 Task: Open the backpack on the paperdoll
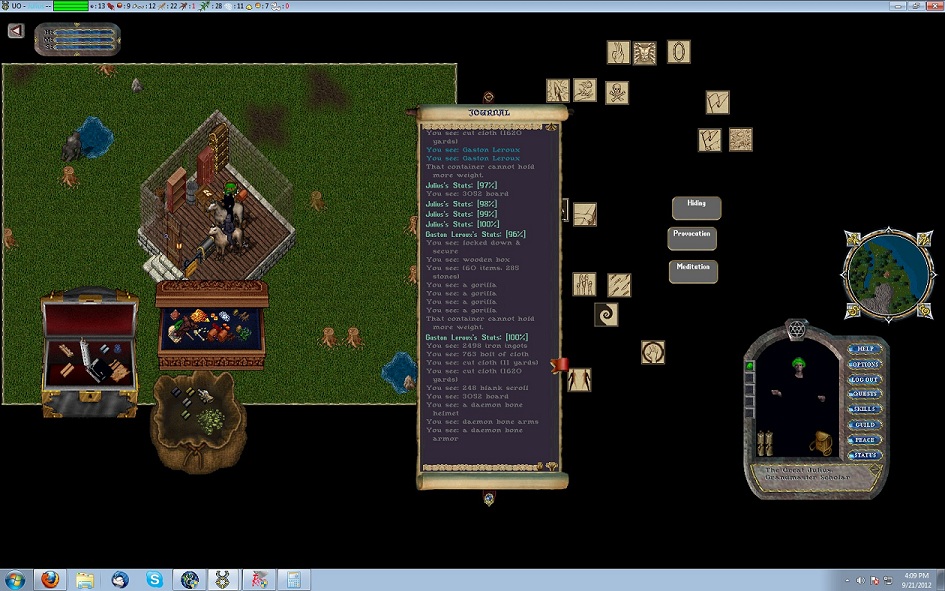tap(822, 443)
